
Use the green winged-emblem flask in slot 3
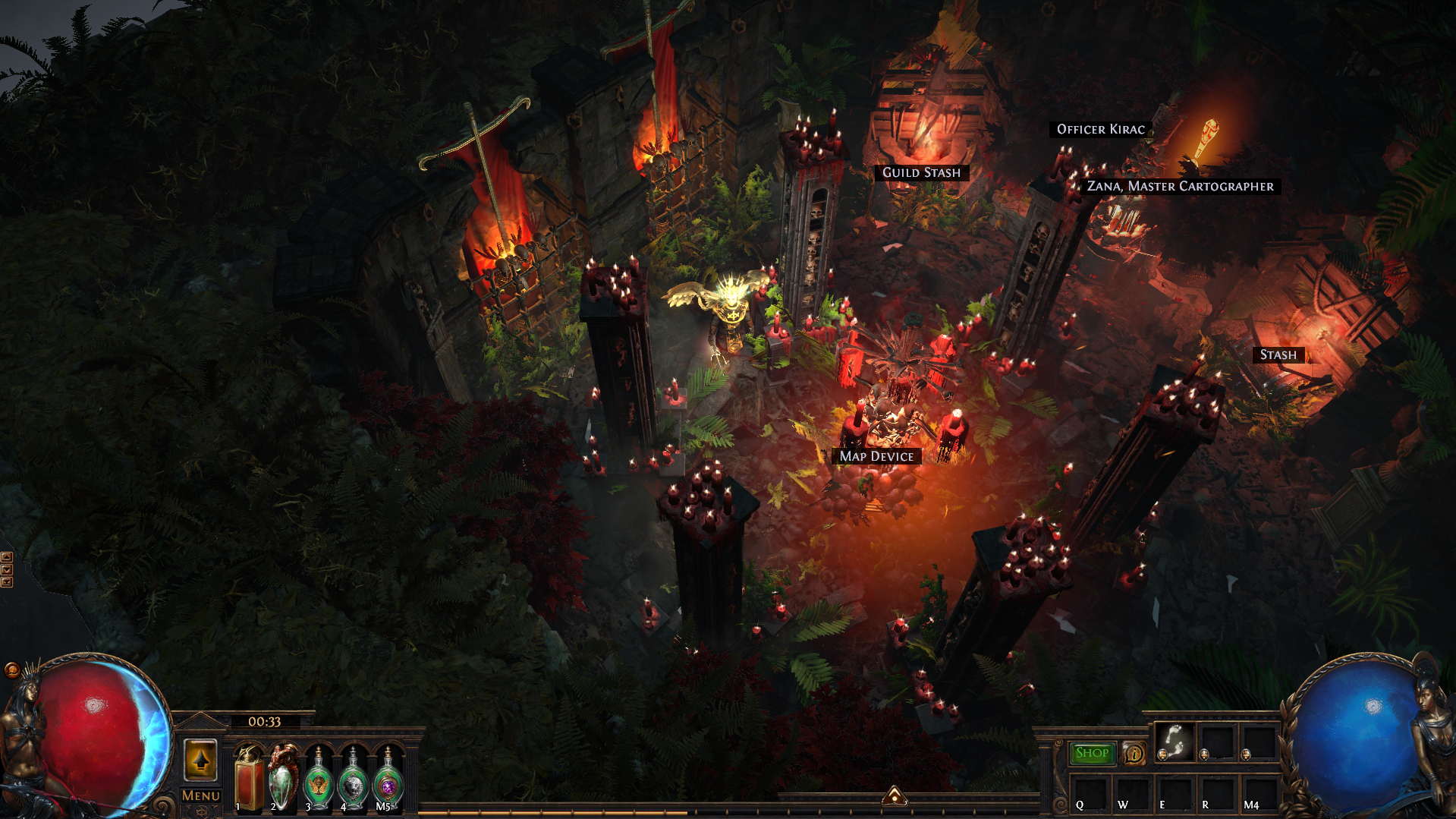[x=319, y=780]
